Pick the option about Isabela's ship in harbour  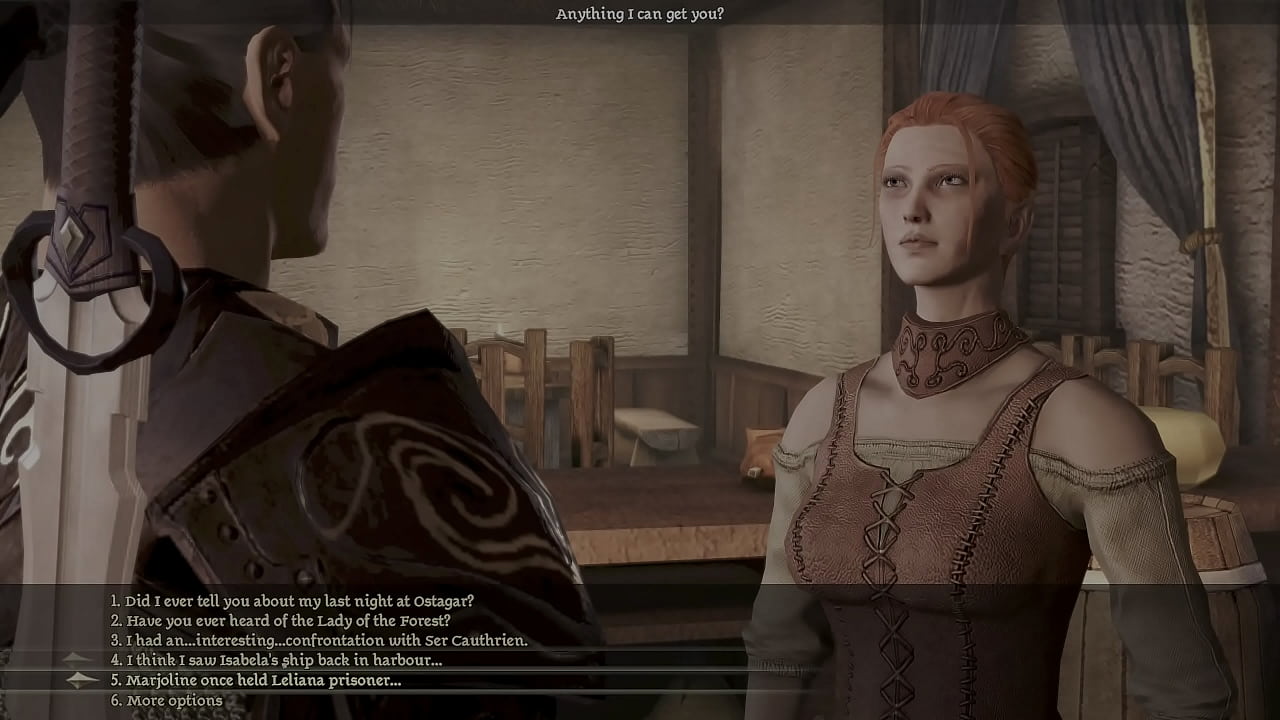tap(283, 660)
